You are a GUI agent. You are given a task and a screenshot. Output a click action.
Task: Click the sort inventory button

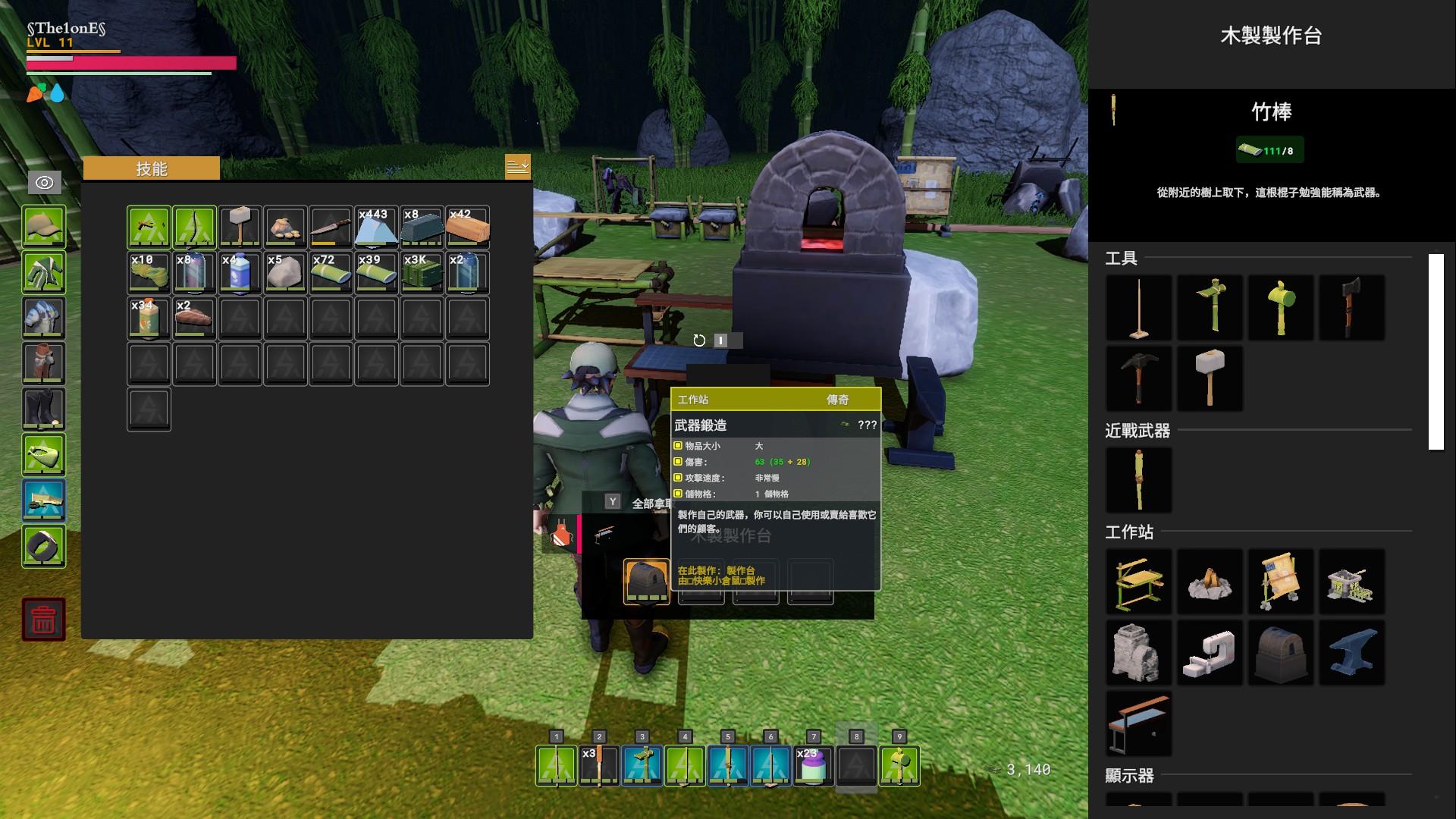(517, 166)
